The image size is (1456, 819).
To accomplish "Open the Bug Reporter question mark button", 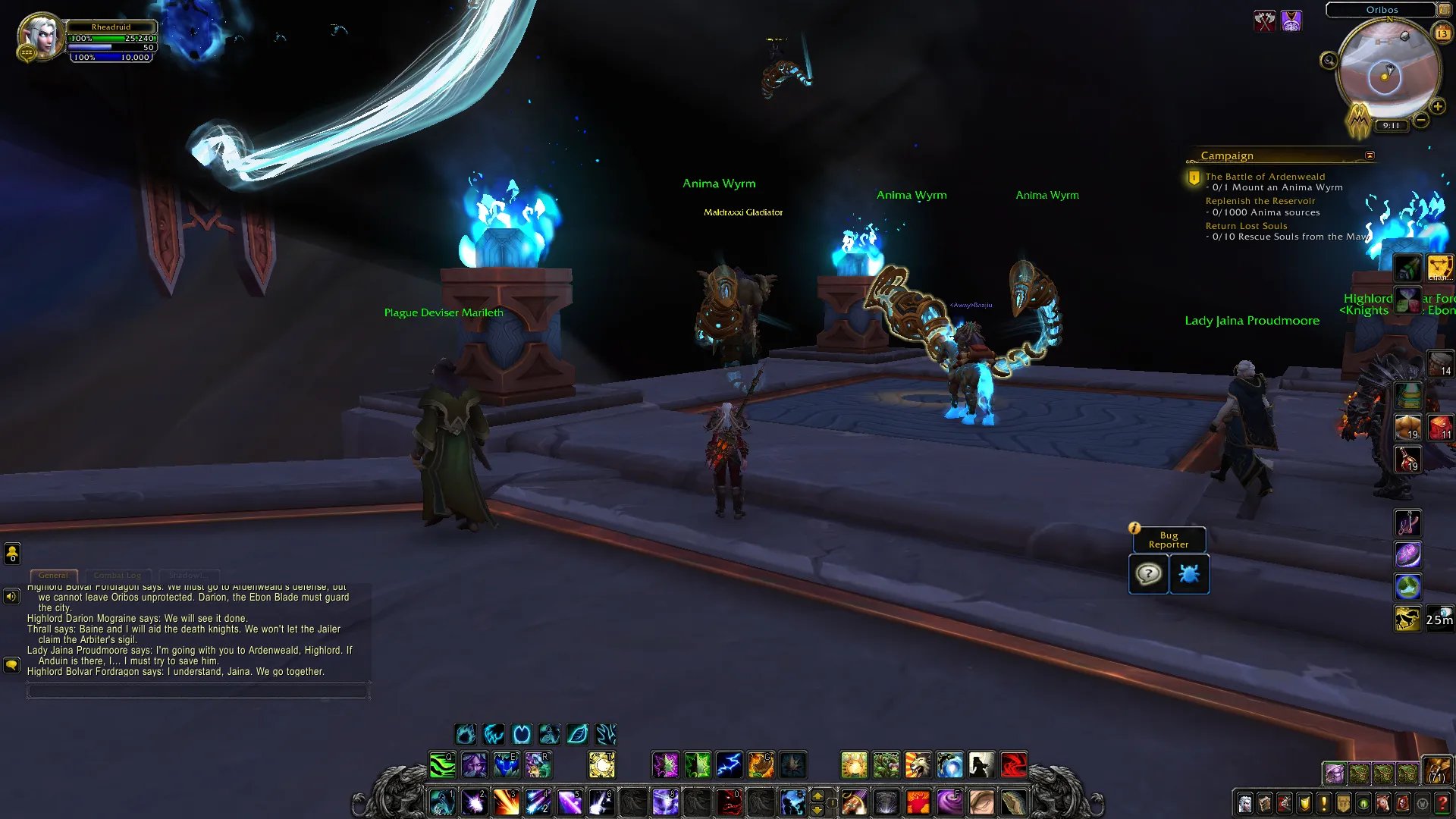I will pos(1148,574).
